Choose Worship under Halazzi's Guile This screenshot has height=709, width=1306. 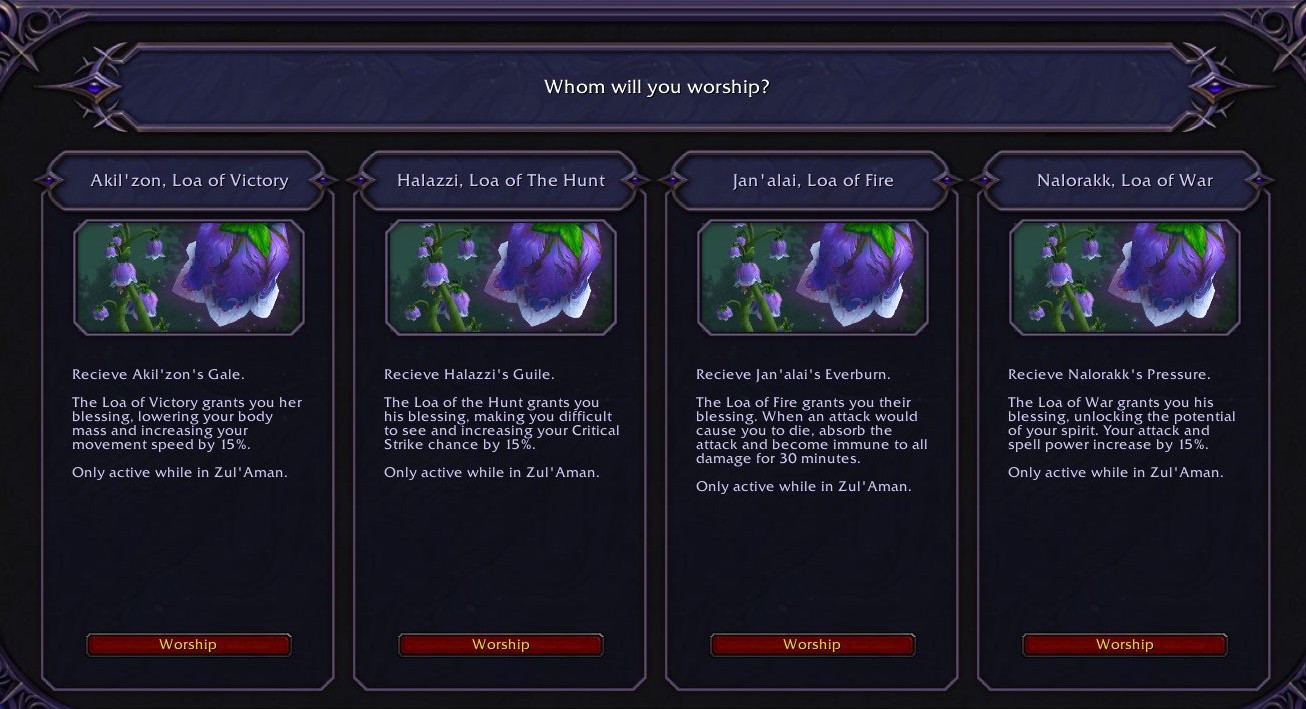click(x=500, y=645)
